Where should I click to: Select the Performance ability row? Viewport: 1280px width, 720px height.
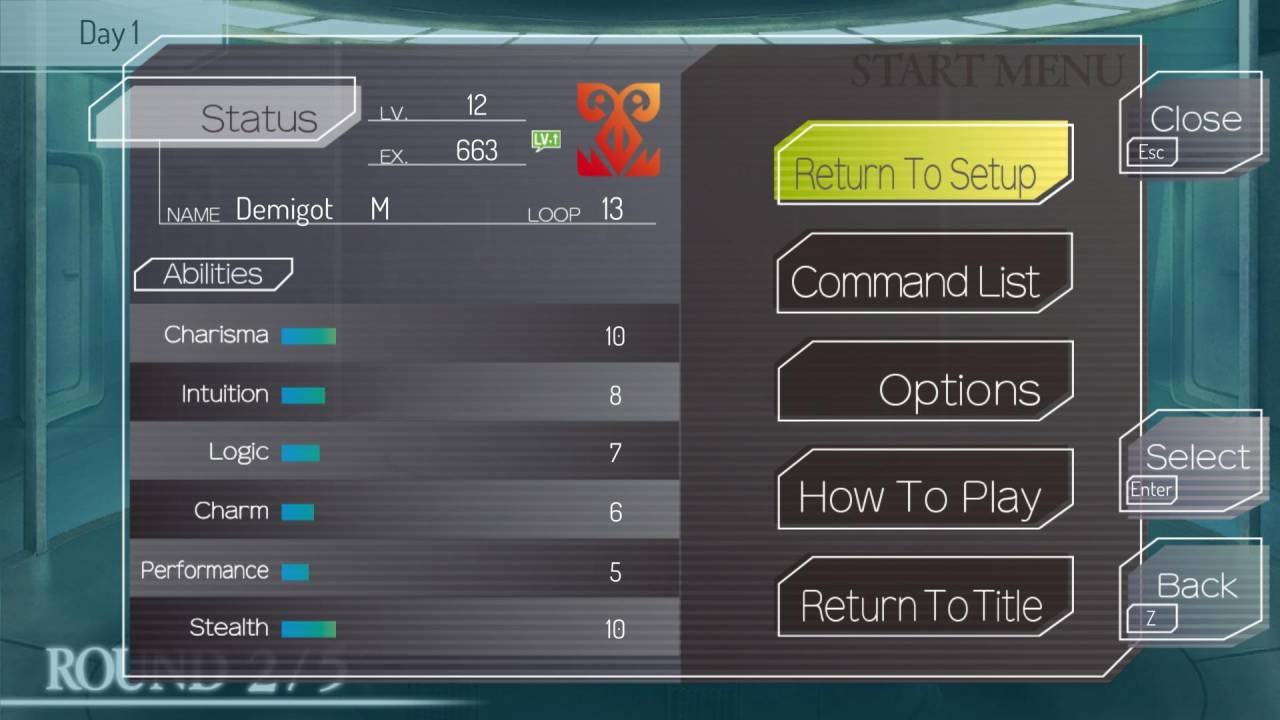tap(404, 570)
